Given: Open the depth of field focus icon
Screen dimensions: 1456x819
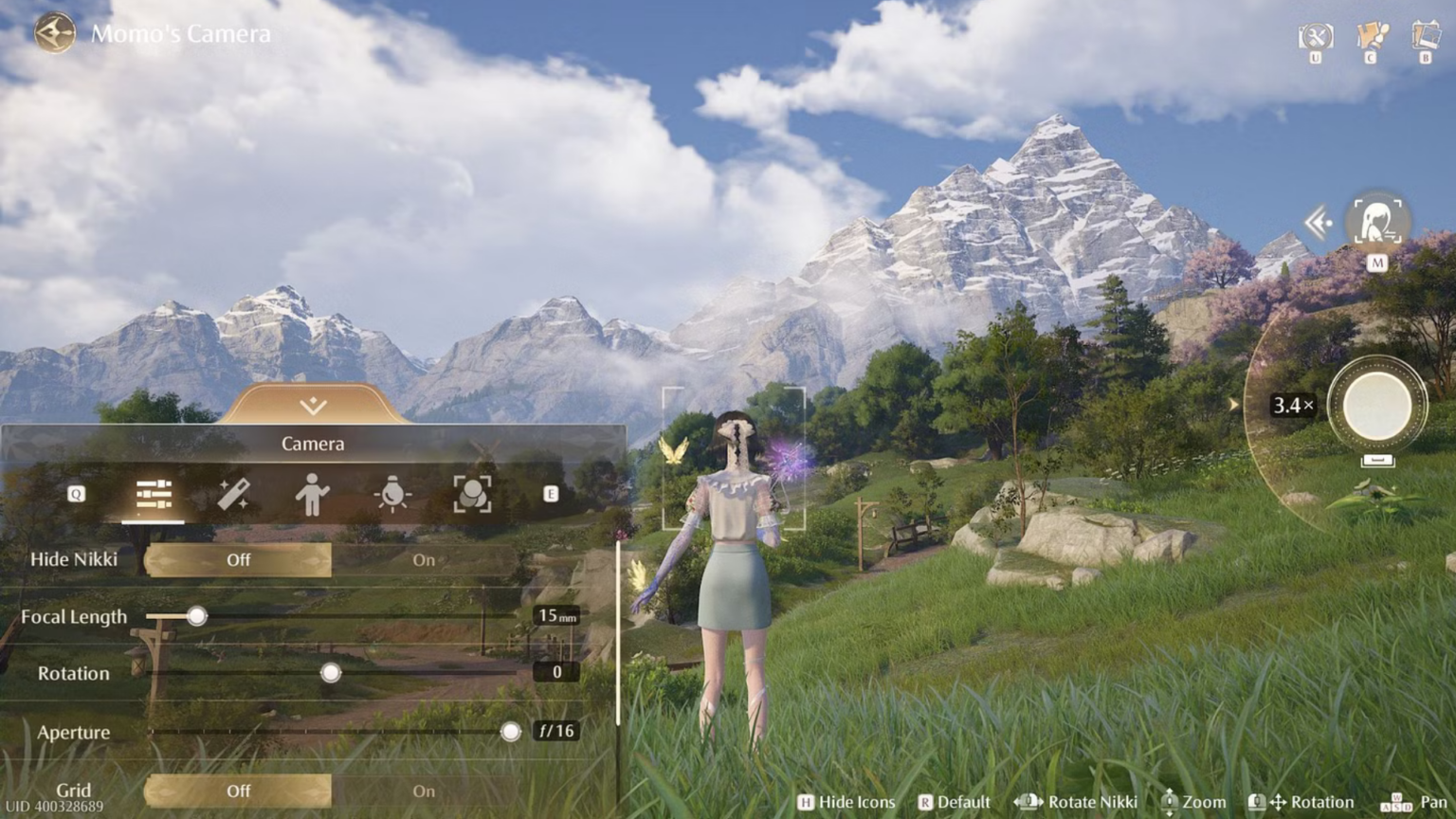Looking at the screenshot, I should pyautogui.click(x=472, y=493).
